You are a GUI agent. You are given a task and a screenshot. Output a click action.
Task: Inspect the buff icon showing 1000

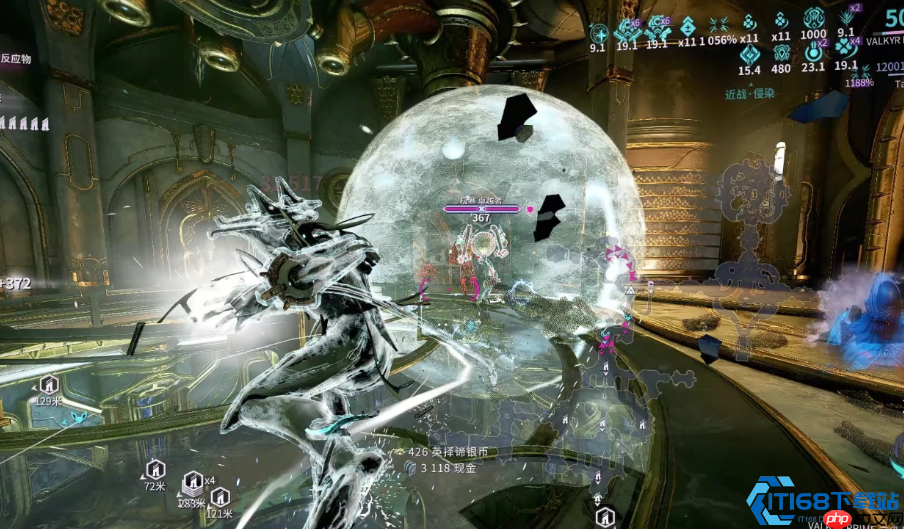813,20
